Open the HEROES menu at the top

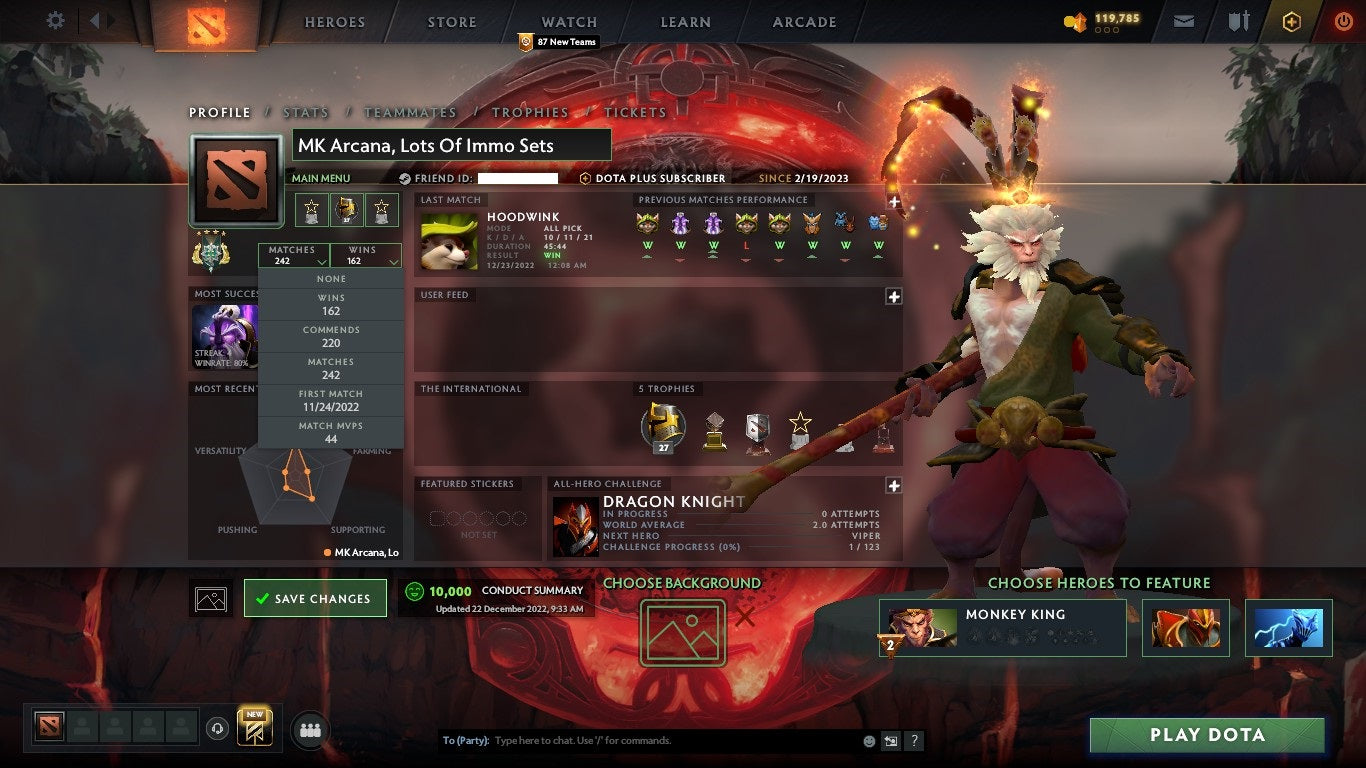334,21
